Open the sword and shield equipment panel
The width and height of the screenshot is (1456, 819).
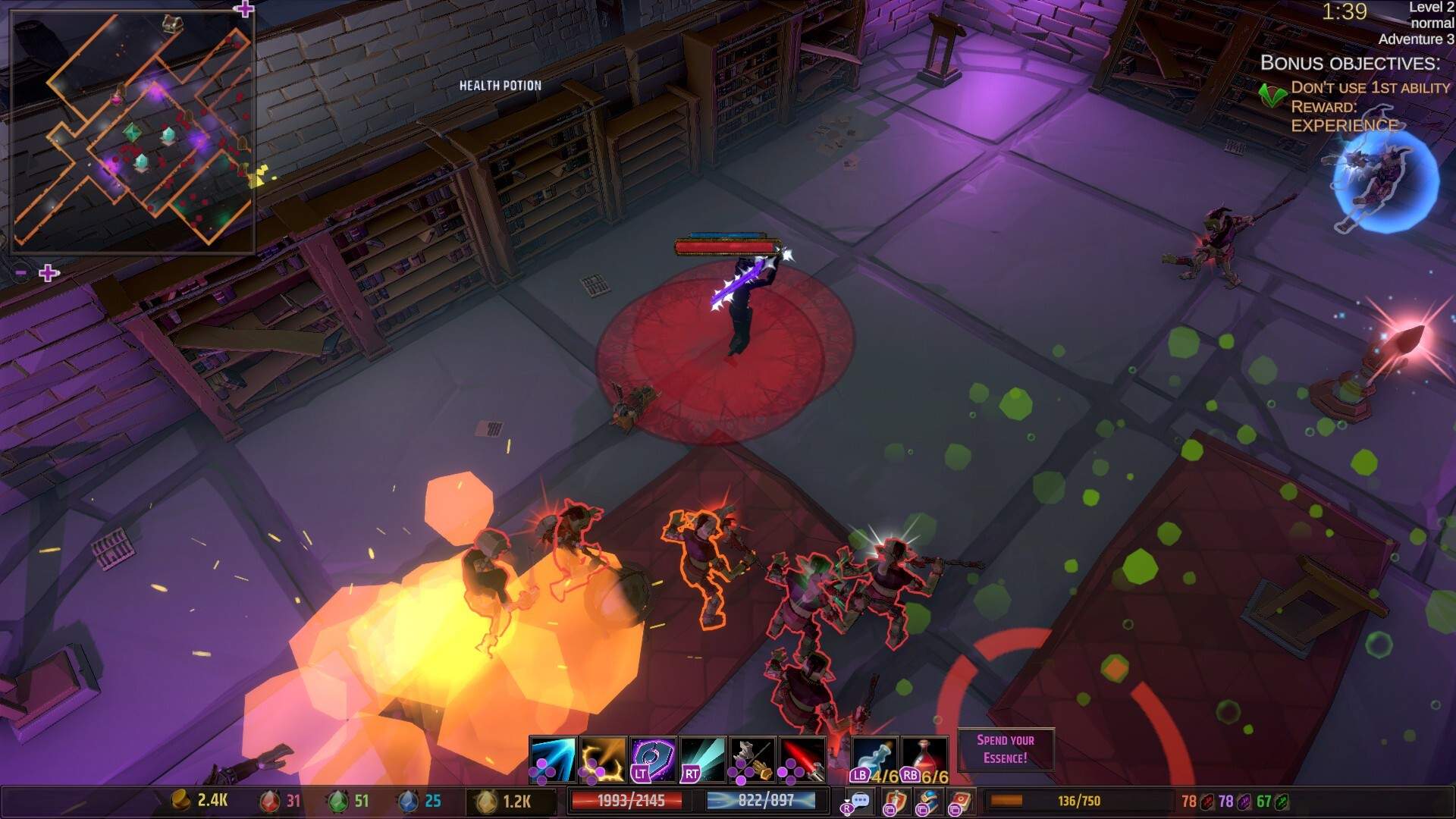coord(895,802)
